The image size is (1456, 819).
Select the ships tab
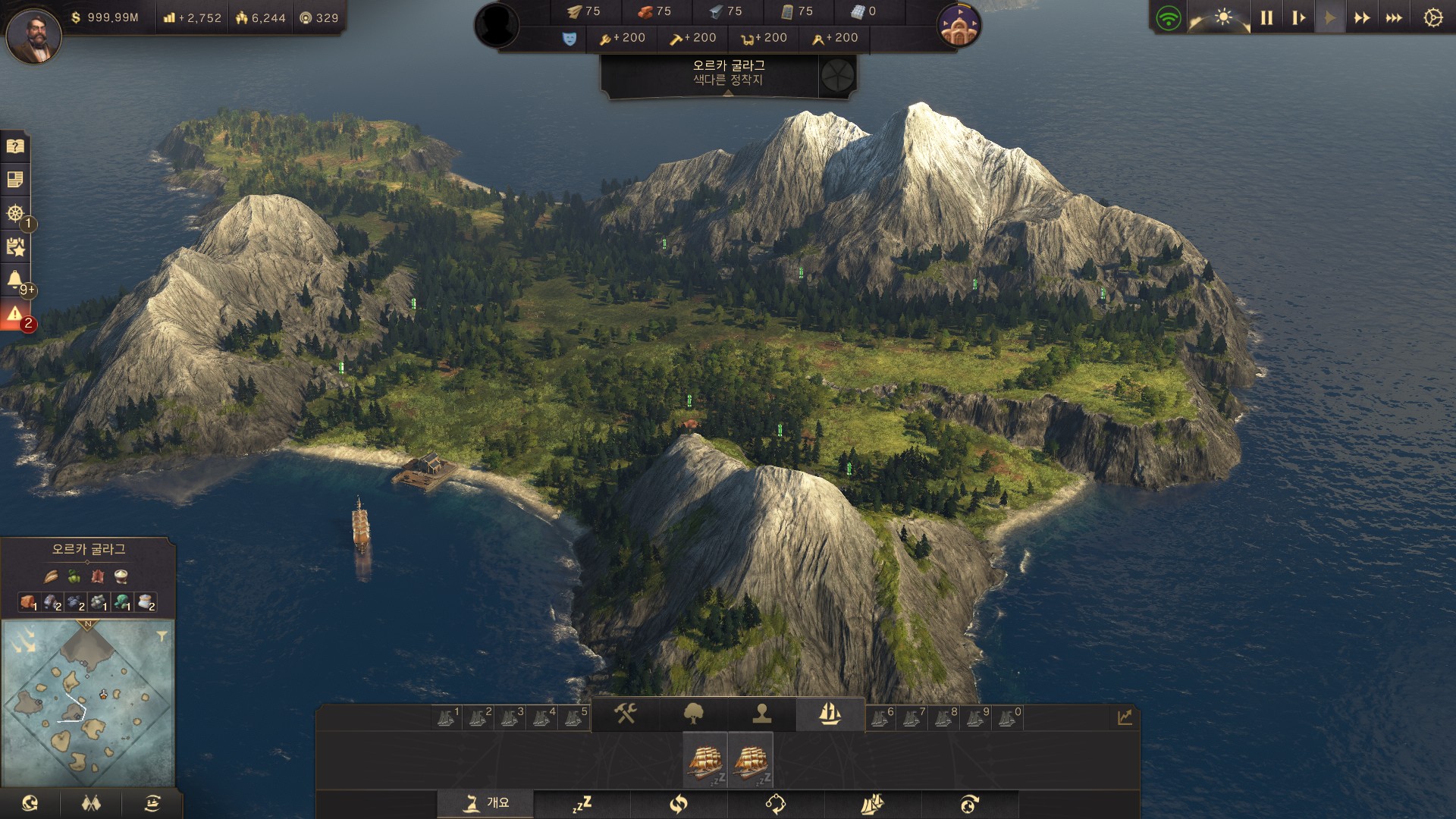(x=830, y=714)
